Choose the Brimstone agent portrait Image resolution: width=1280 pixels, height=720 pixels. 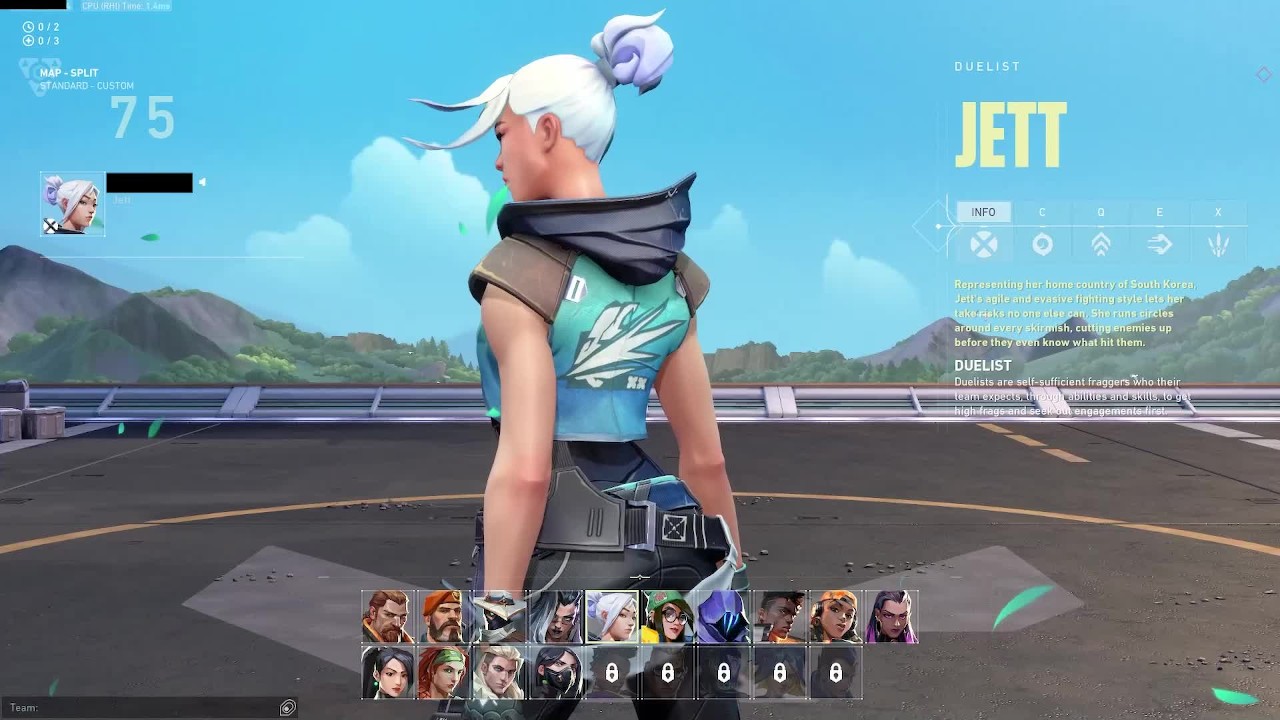[x=444, y=617]
